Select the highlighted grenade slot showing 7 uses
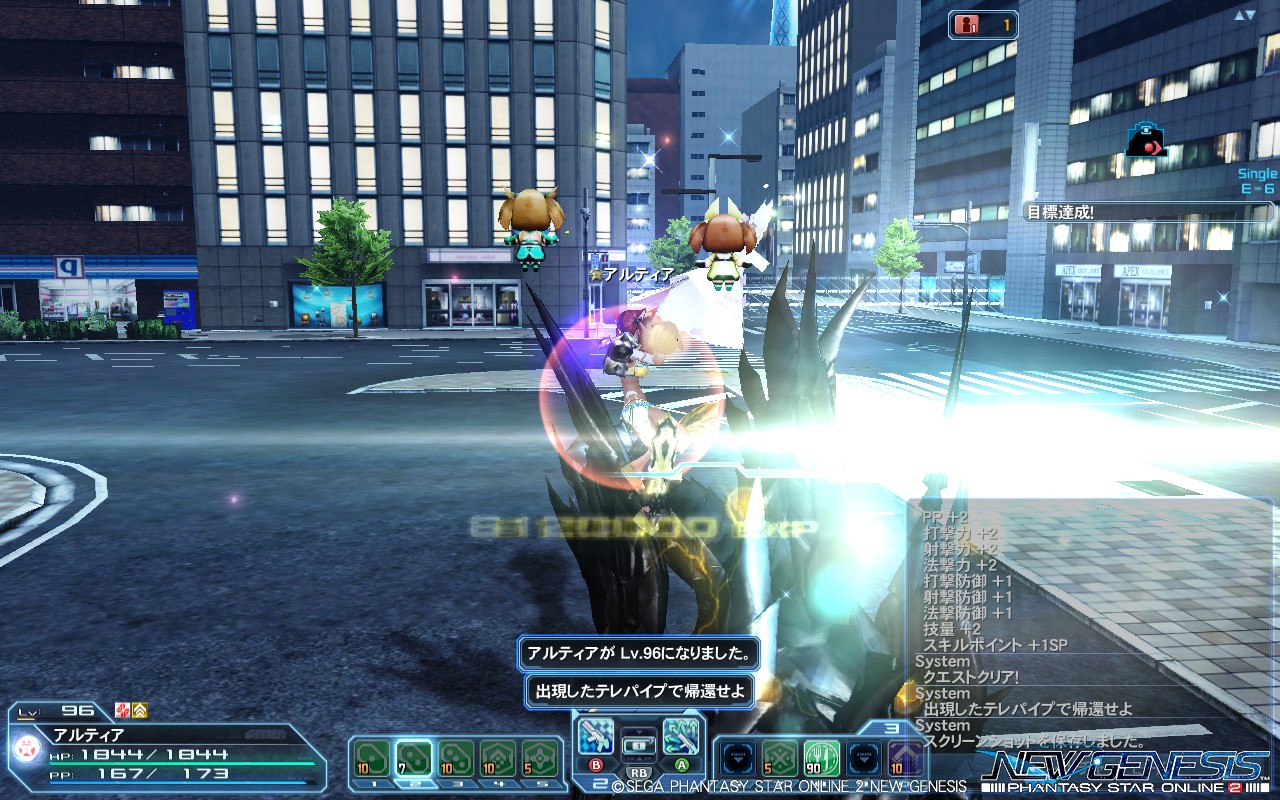Viewport: 1280px width, 800px height. 414,757
